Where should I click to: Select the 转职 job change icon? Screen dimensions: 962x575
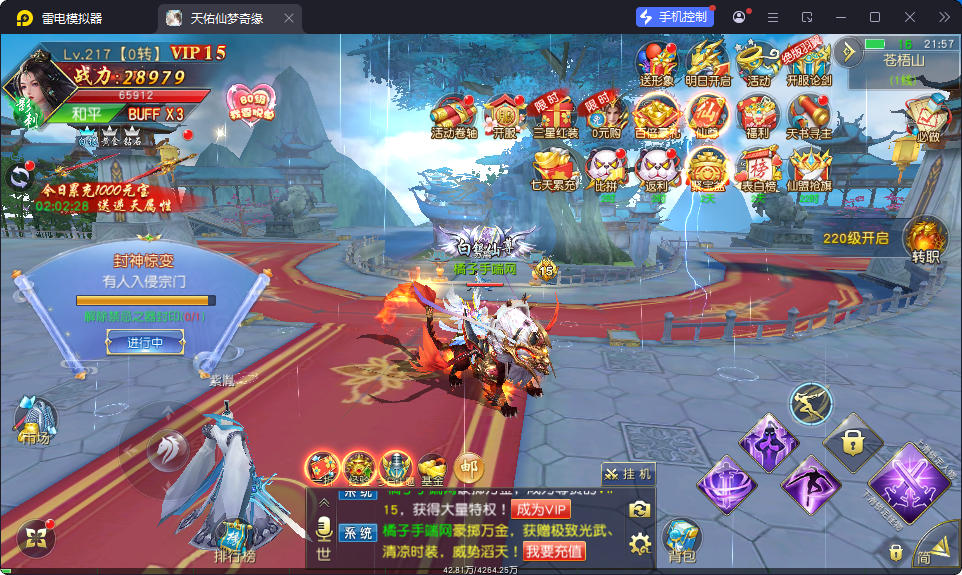coord(924,241)
